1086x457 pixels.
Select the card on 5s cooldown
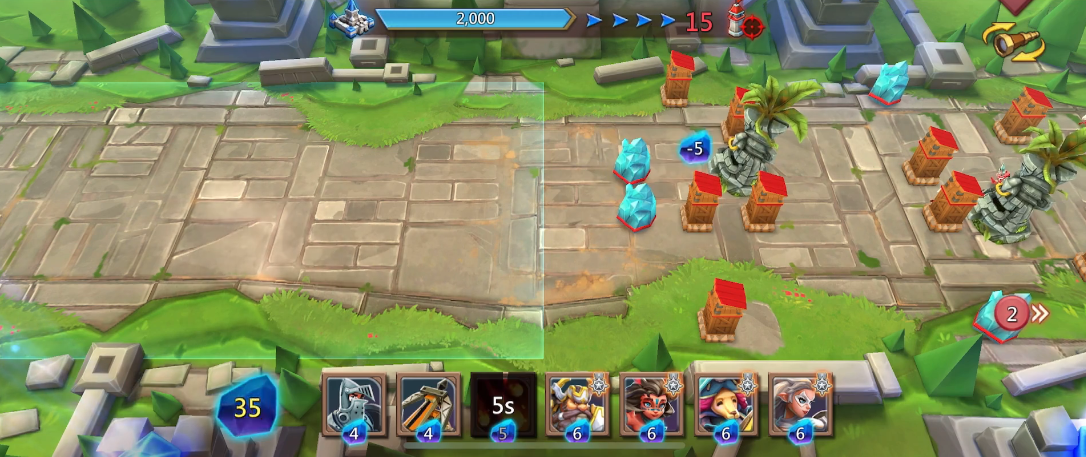point(503,404)
